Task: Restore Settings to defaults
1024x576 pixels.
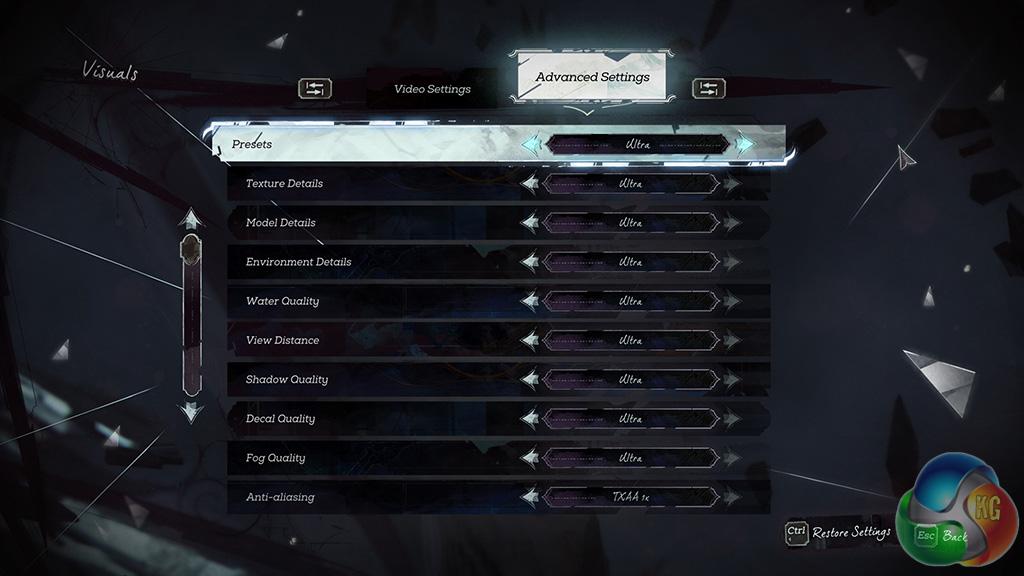Action: [838, 532]
